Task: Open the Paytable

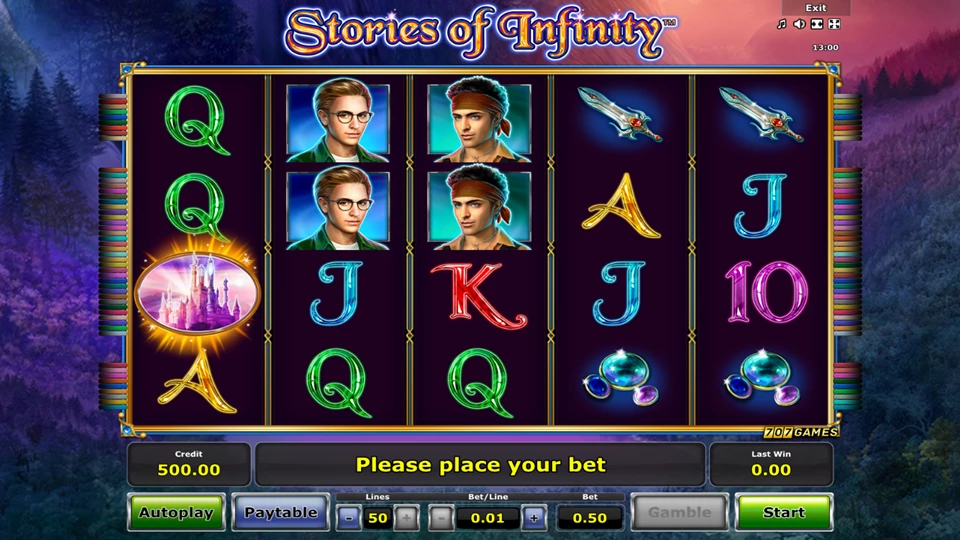Action: click(281, 513)
